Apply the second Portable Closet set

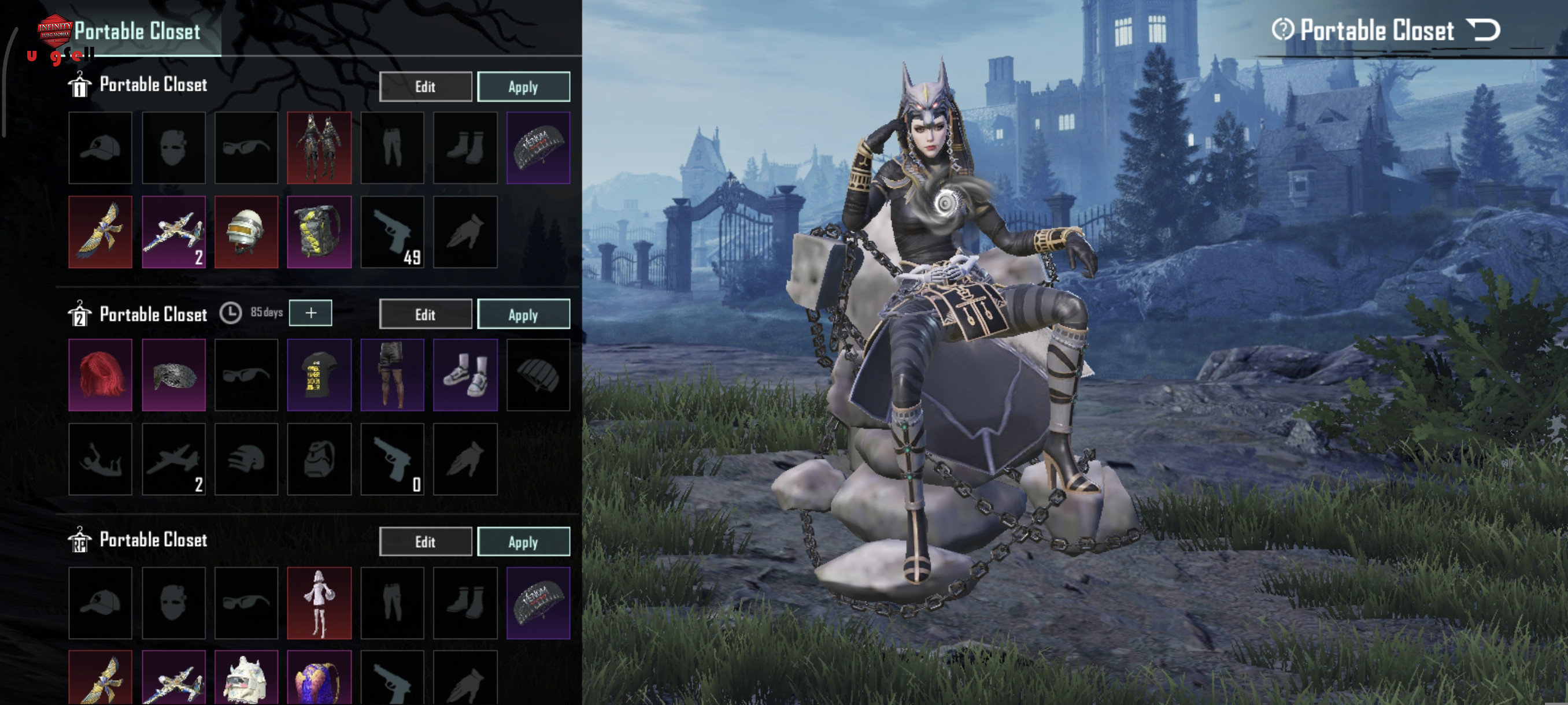pyautogui.click(x=523, y=314)
